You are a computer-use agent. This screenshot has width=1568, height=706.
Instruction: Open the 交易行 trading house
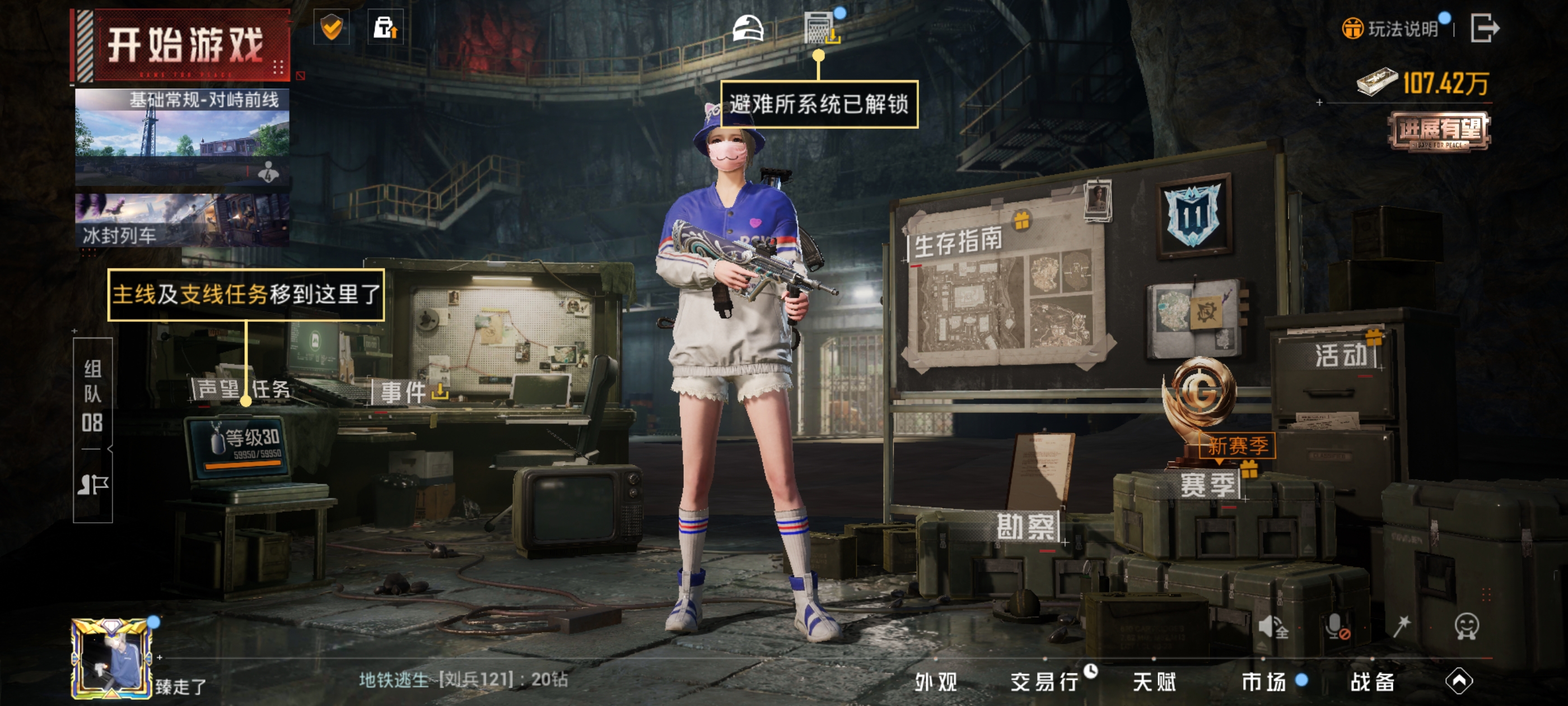pyautogui.click(x=1044, y=682)
